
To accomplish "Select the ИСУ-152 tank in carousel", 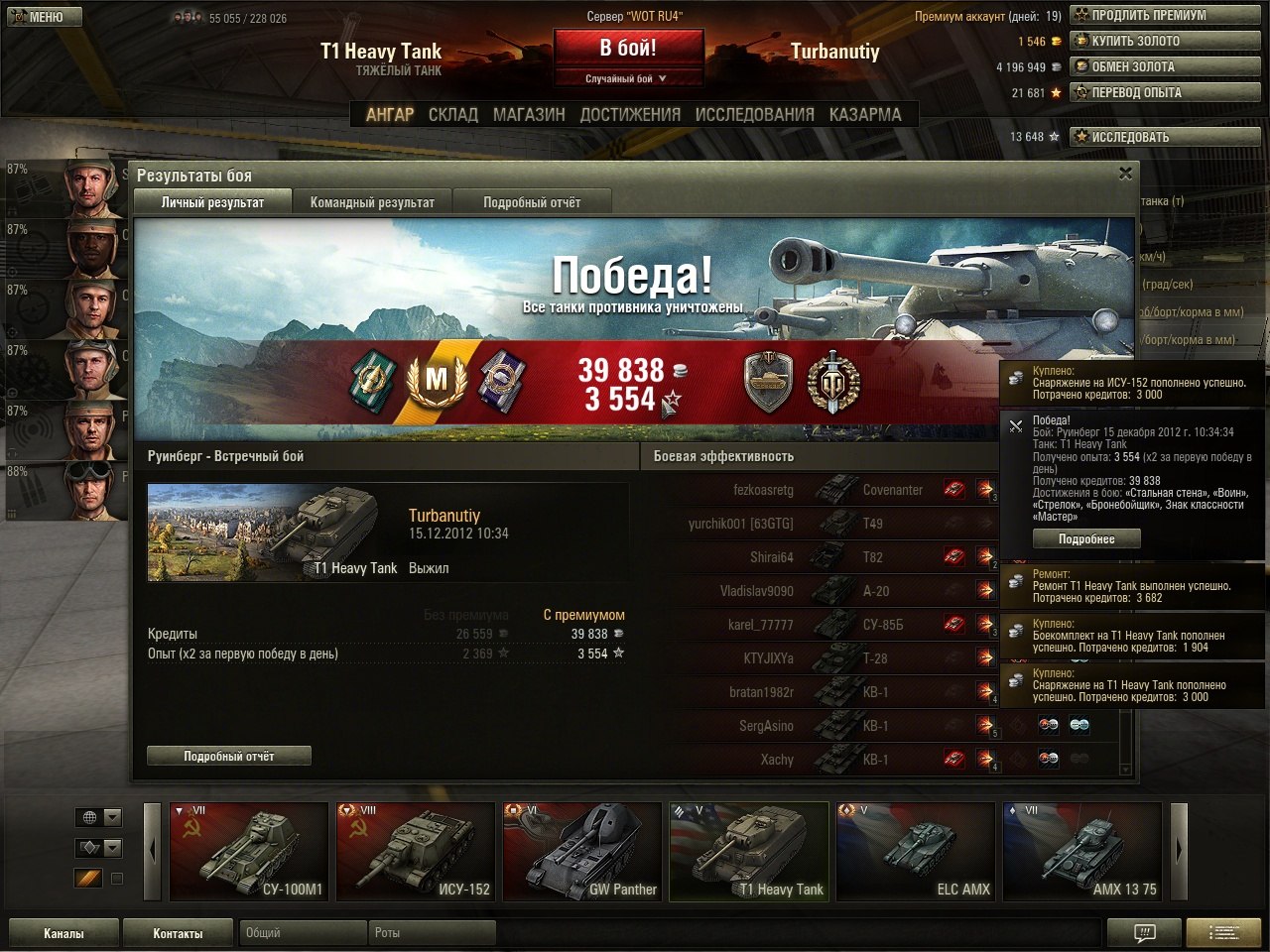I will click(416, 852).
